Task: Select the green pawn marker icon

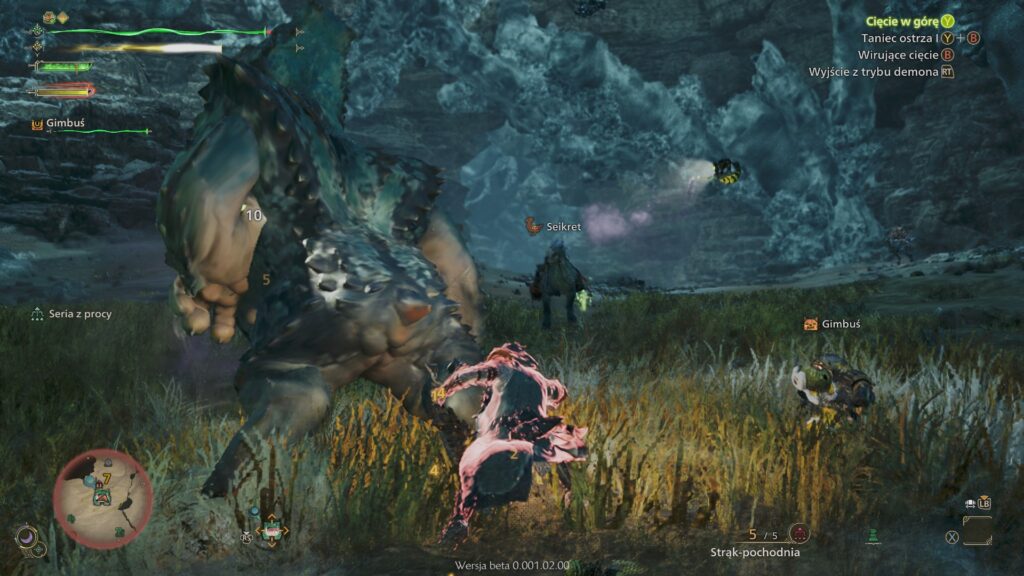Action: pyautogui.click(x=872, y=536)
